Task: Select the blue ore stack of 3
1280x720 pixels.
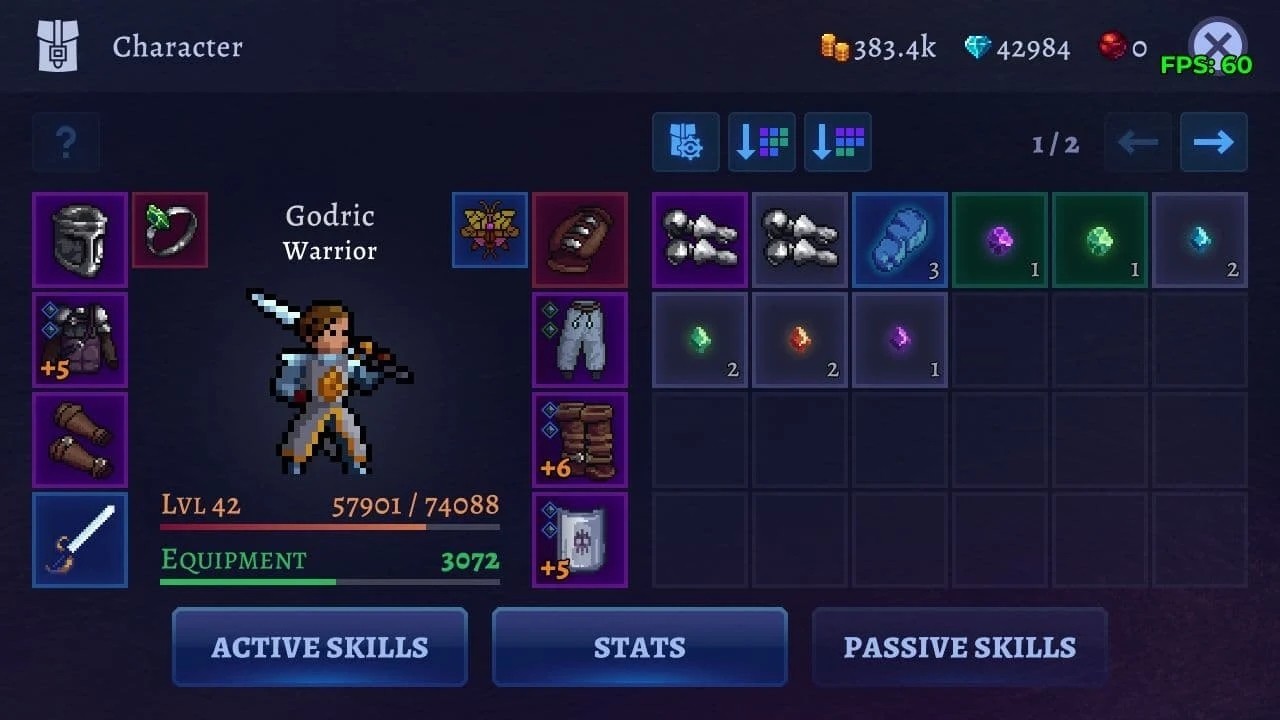Action: tap(900, 240)
